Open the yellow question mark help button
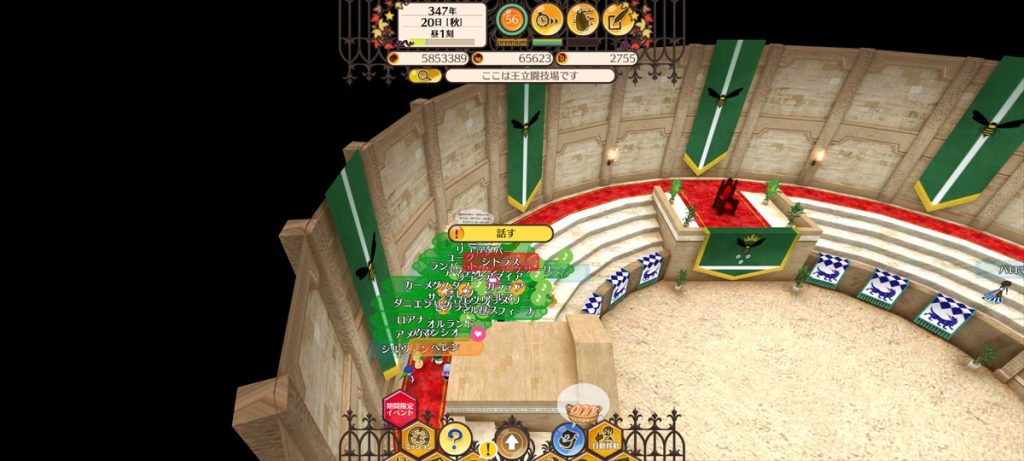Image resolution: width=1024 pixels, height=461 pixels. point(453,438)
